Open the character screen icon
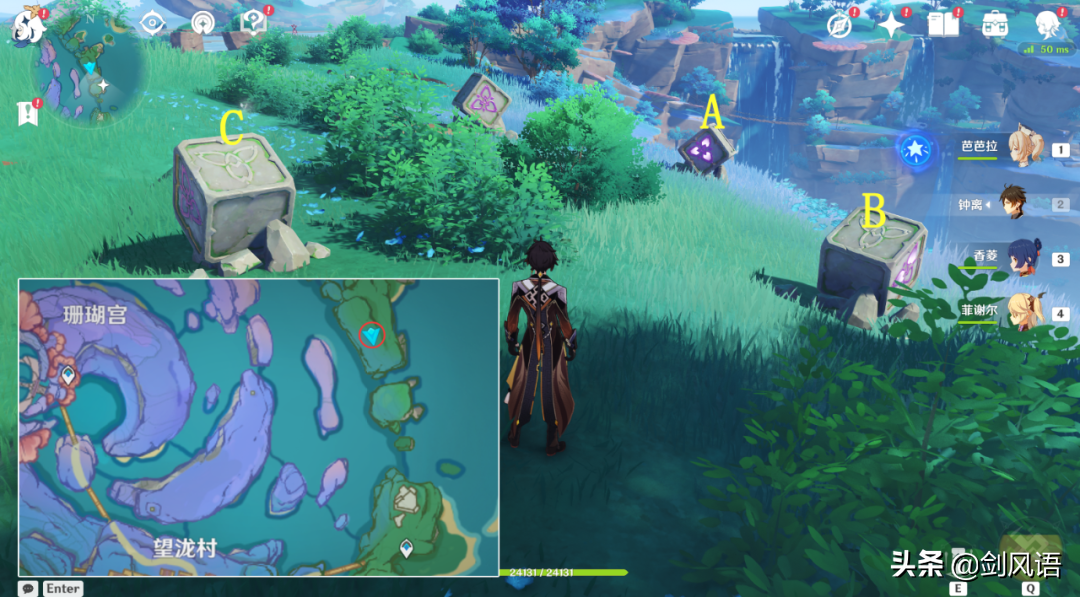The image size is (1080, 597). [1048, 24]
